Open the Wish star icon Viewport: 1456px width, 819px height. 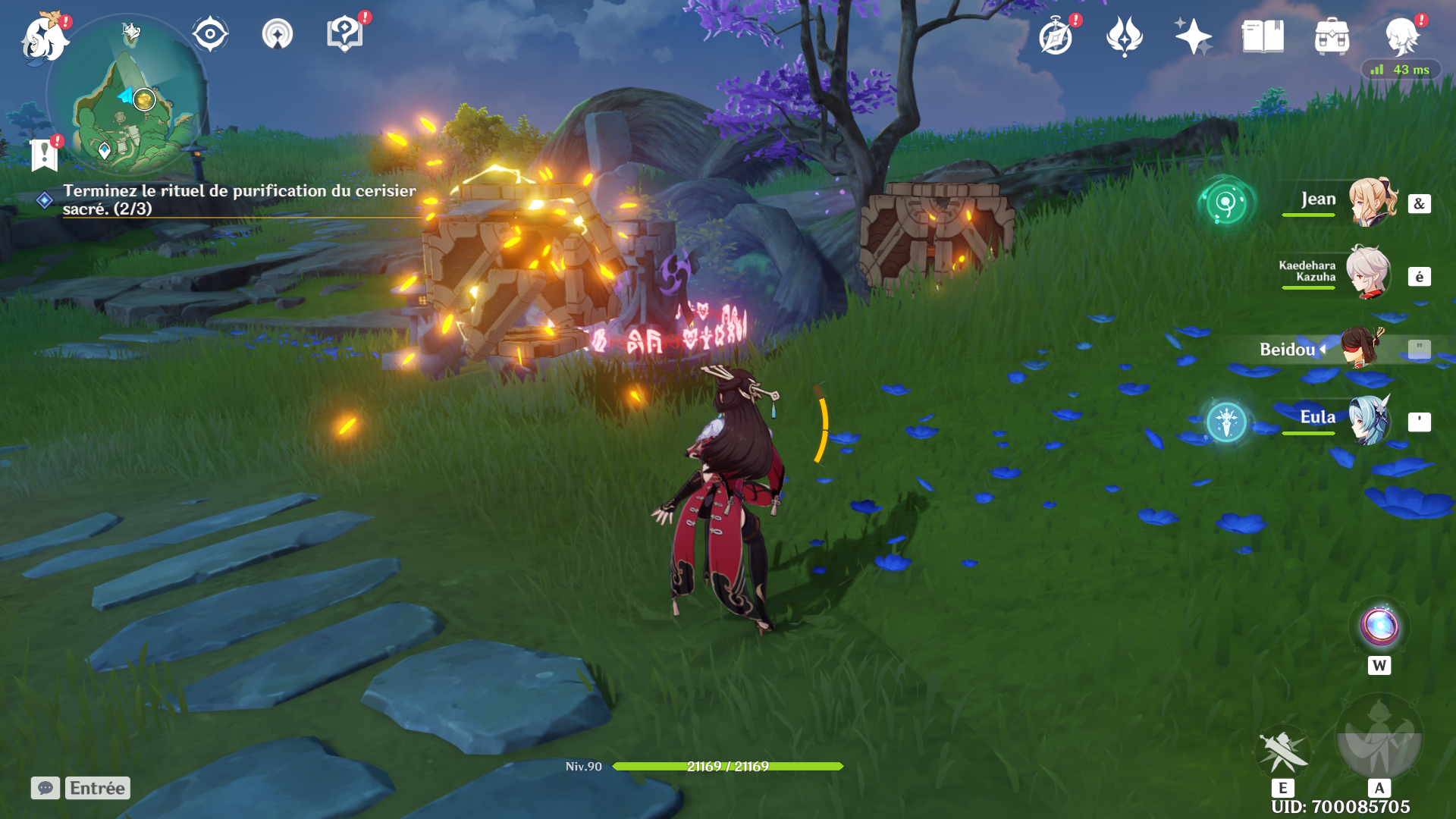[x=1192, y=36]
